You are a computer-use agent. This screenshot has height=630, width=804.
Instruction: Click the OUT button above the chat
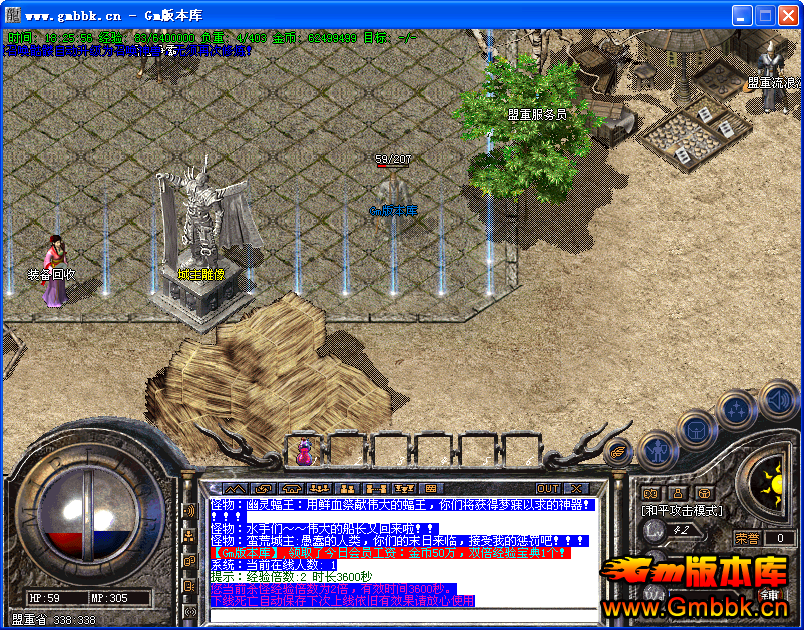pyautogui.click(x=548, y=489)
